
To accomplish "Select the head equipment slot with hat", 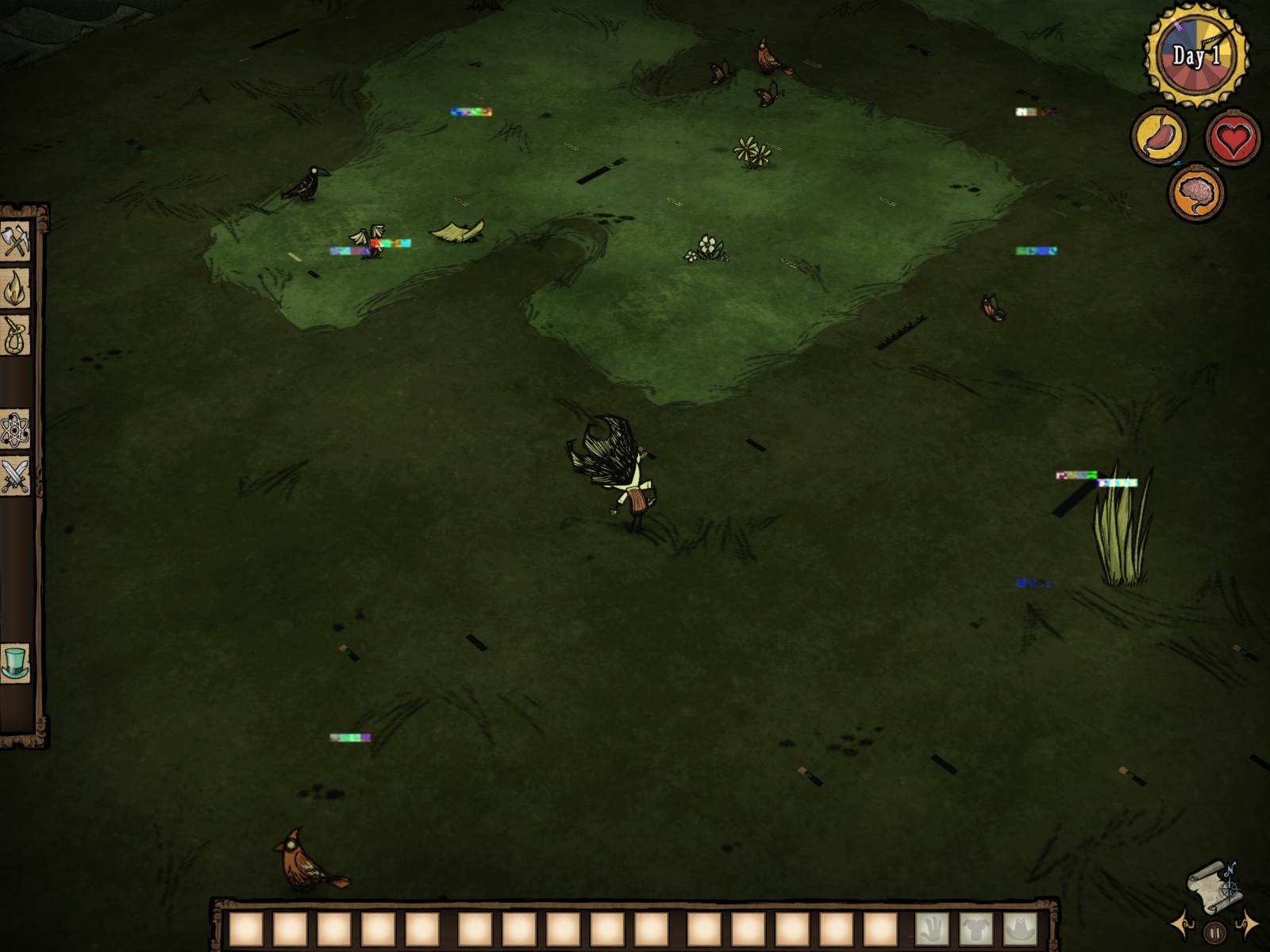I will pyautogui.click(x=1021, y=929).
